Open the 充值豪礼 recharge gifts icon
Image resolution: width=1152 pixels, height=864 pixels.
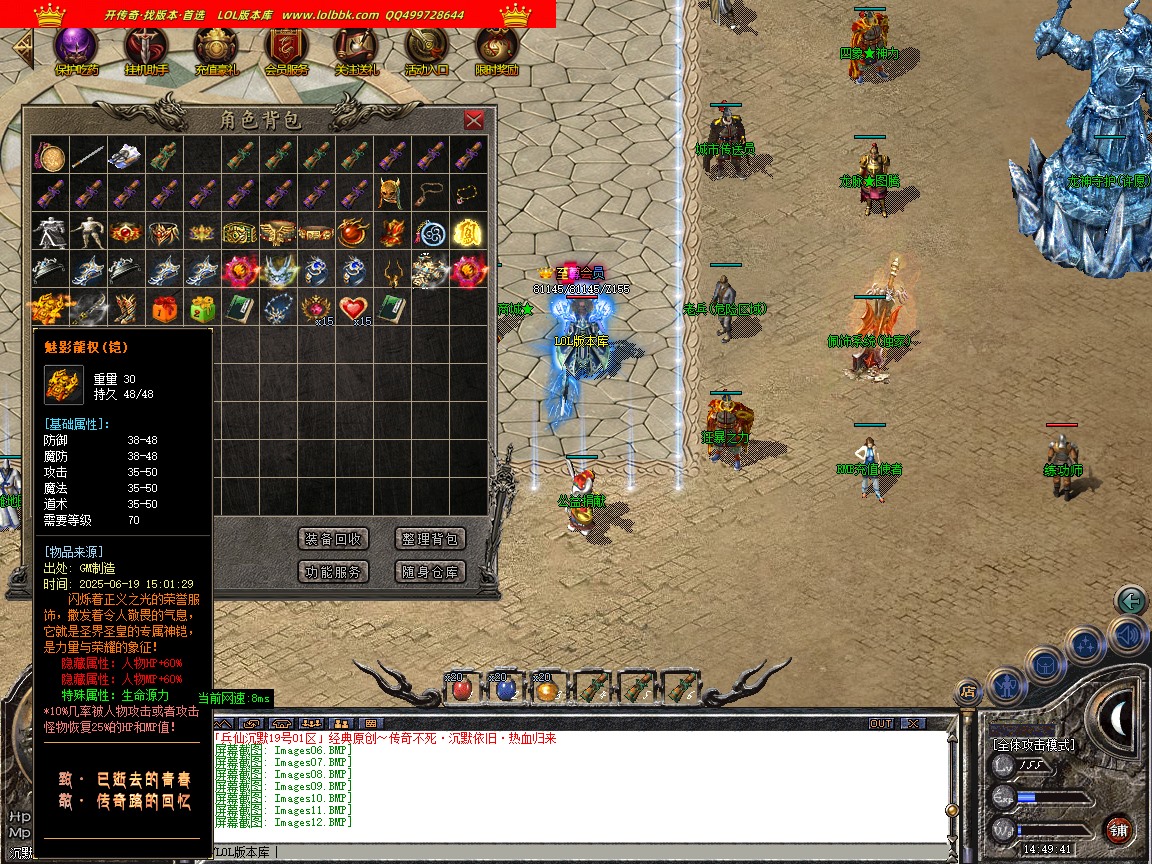click(216, 47)
